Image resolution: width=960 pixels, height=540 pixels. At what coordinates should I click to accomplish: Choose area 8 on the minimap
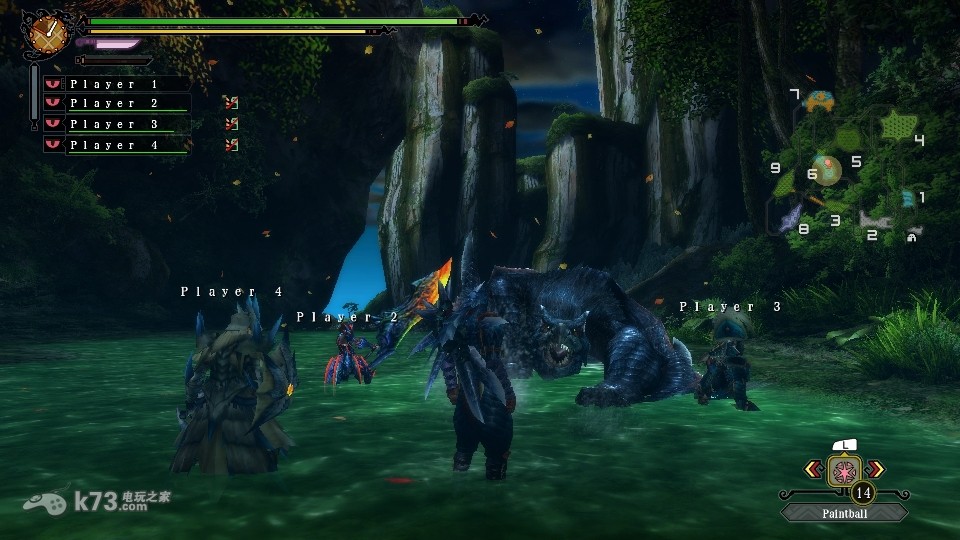pyautogui.click(x=790, y=216)
